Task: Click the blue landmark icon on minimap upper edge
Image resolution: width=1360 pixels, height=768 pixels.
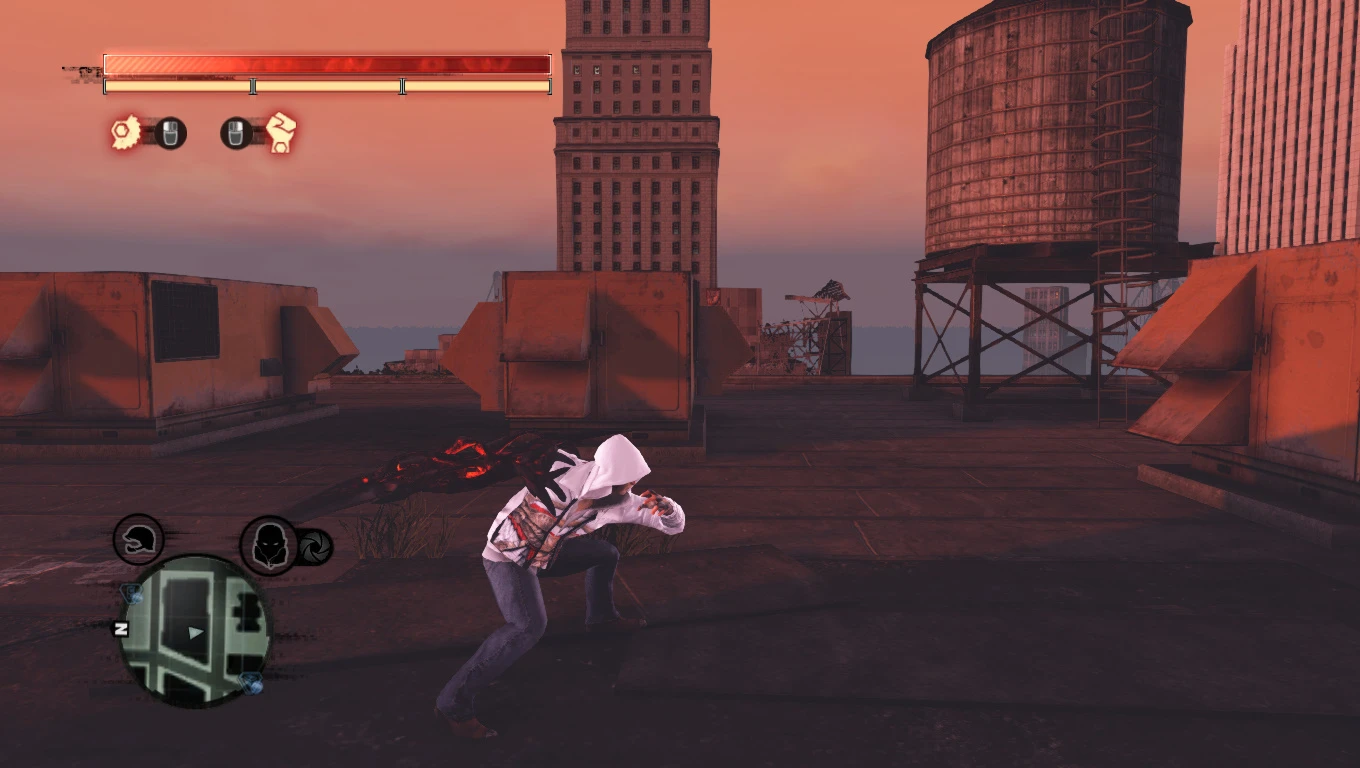Action: click(x=133, y=593)
